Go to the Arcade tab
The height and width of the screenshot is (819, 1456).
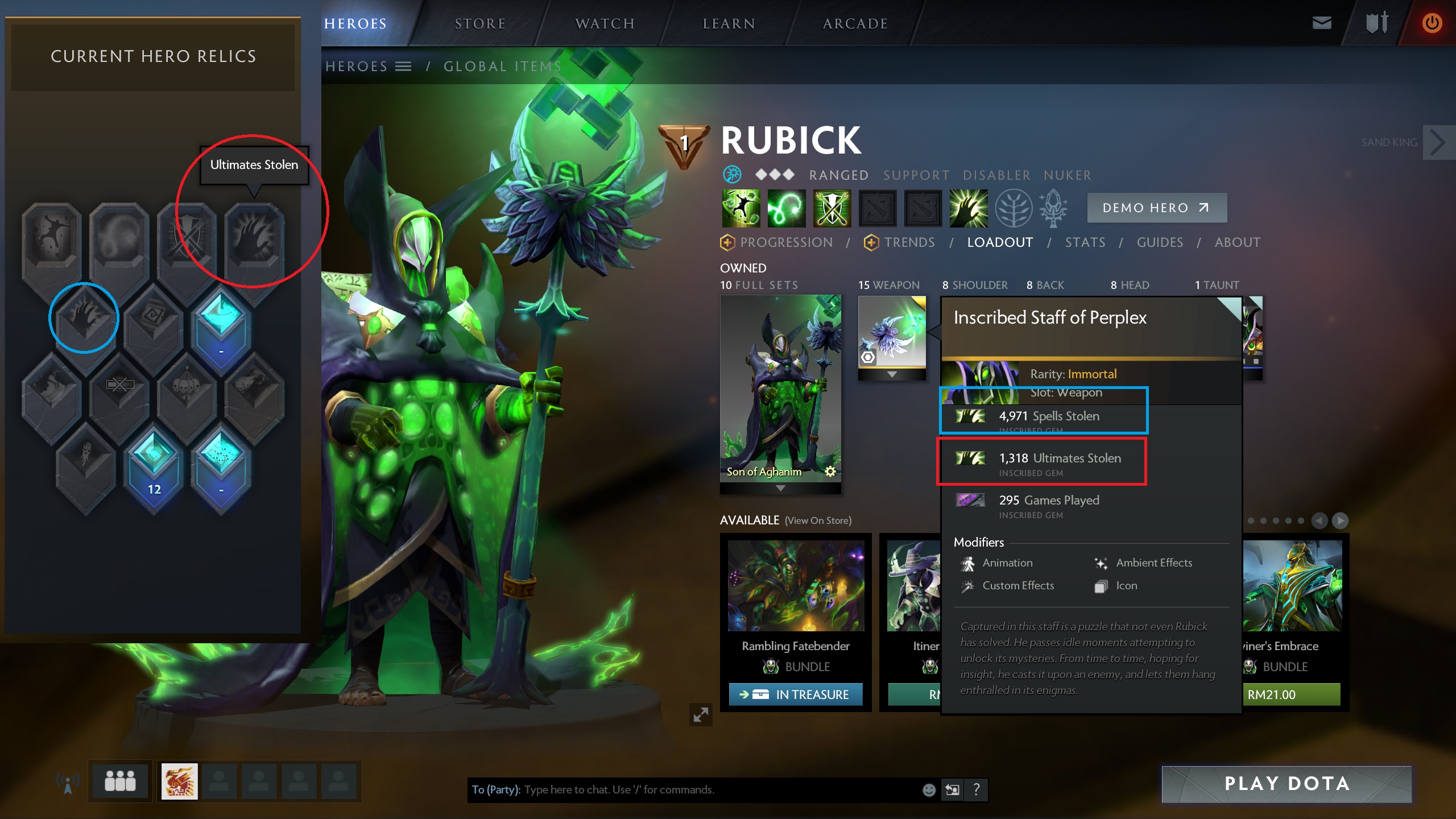click(855, 24)
